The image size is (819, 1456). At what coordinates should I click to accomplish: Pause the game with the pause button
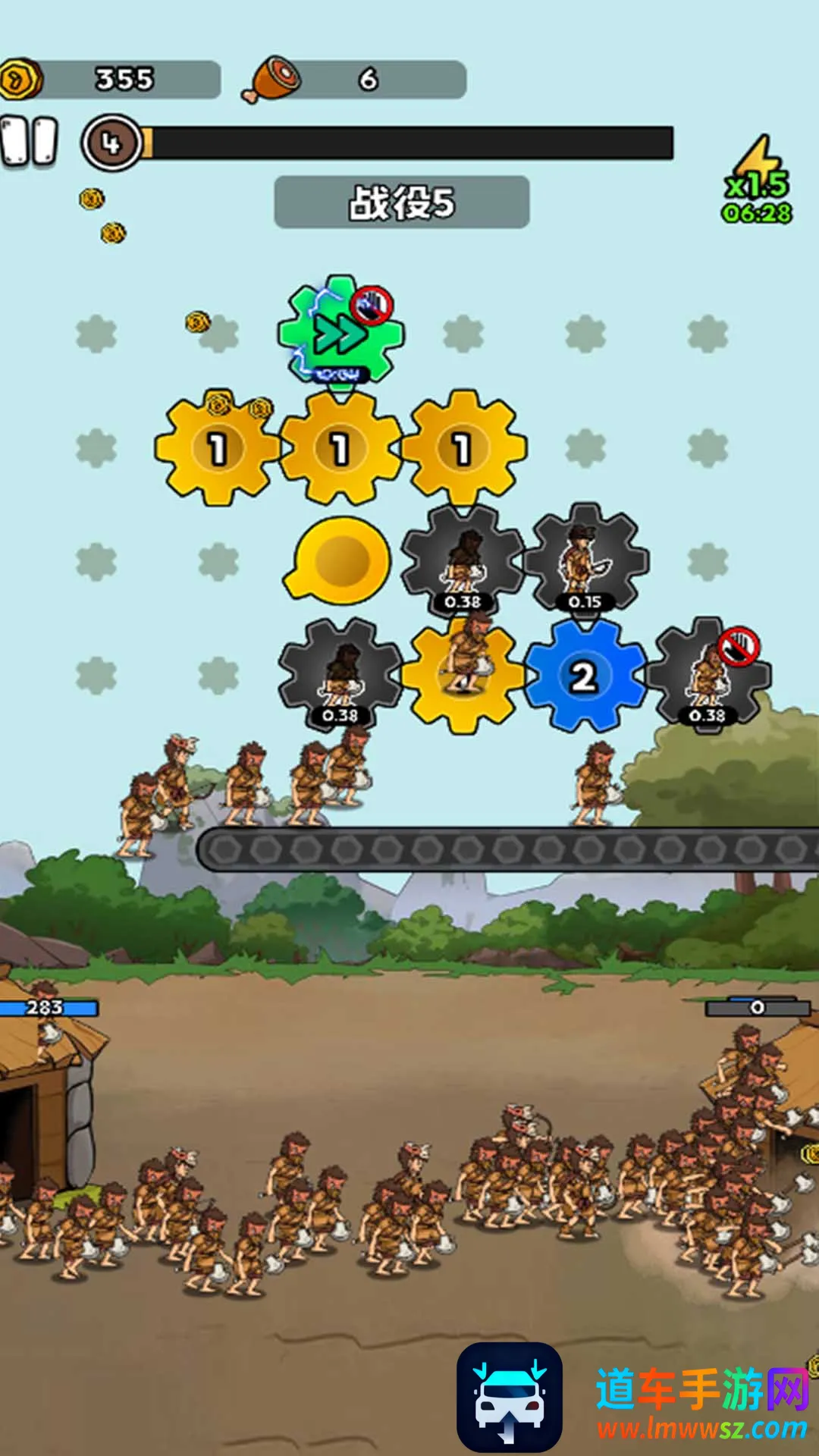coord(30,141)
